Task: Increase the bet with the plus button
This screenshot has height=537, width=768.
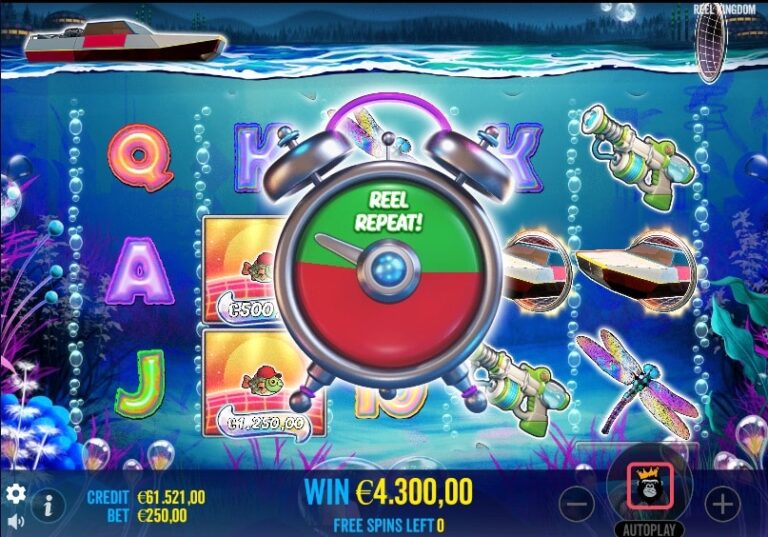Action: tap(721, 502)
